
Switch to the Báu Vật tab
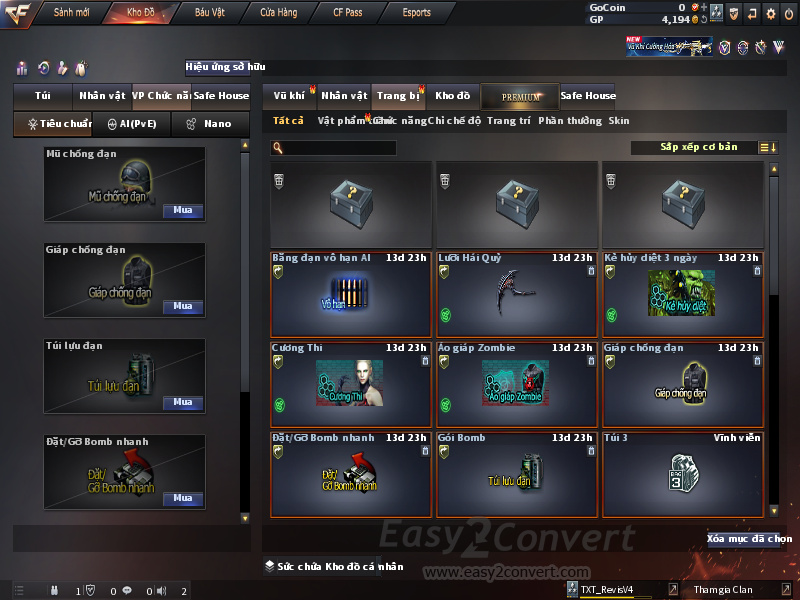click(209, 13)
